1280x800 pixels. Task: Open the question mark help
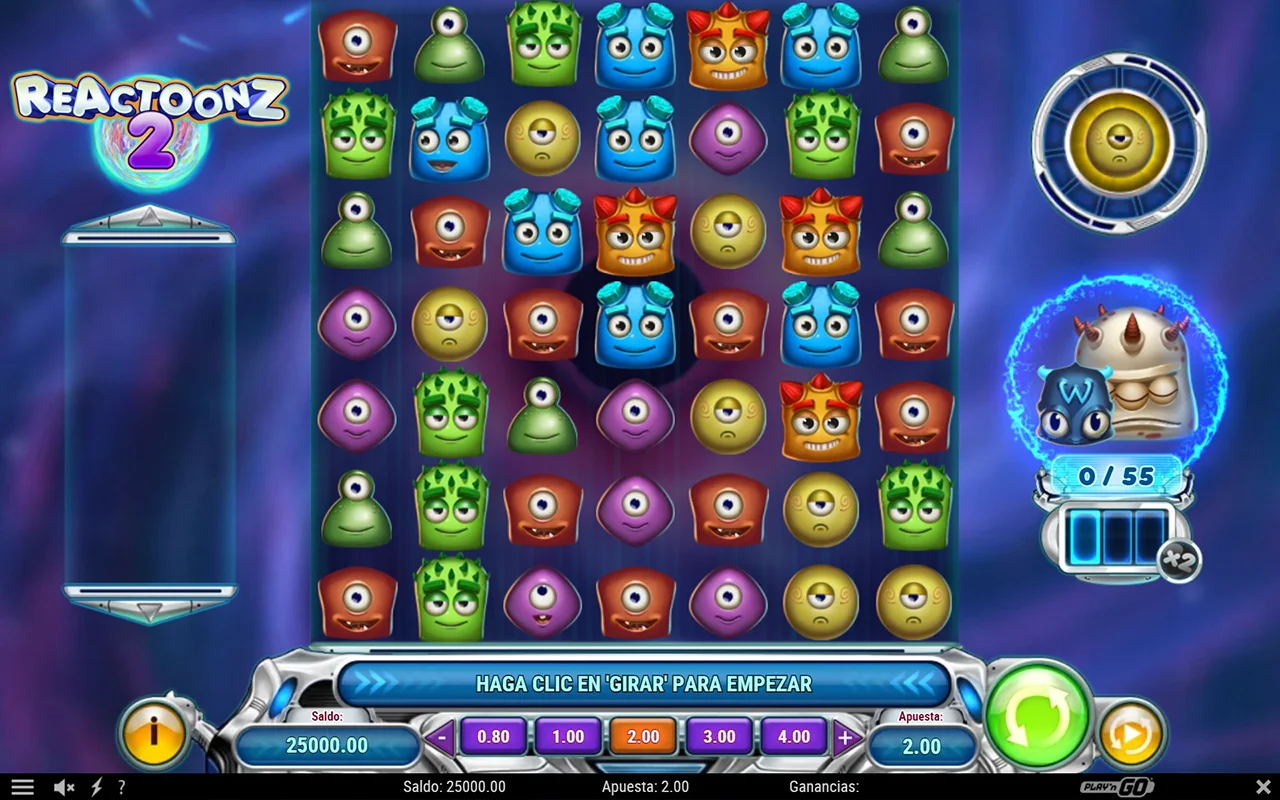(121, 787)
